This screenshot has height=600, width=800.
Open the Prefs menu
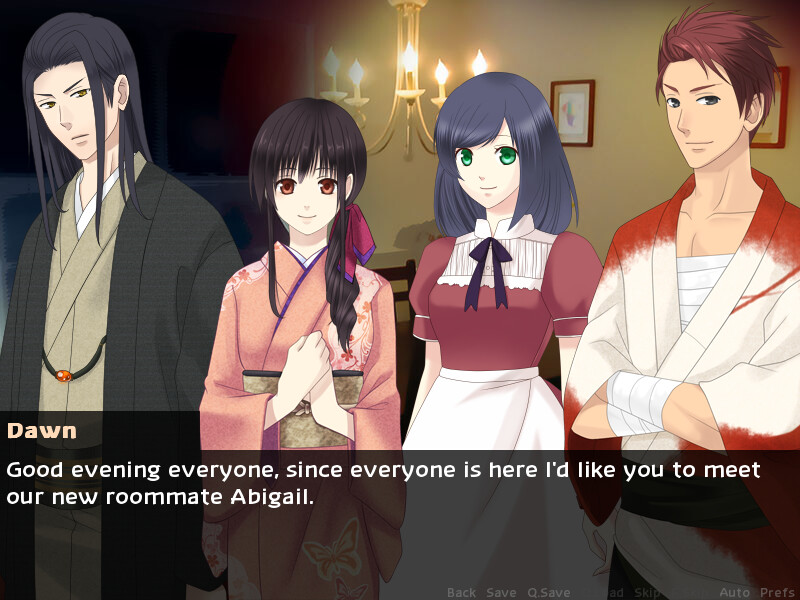[x=775, y=593]
